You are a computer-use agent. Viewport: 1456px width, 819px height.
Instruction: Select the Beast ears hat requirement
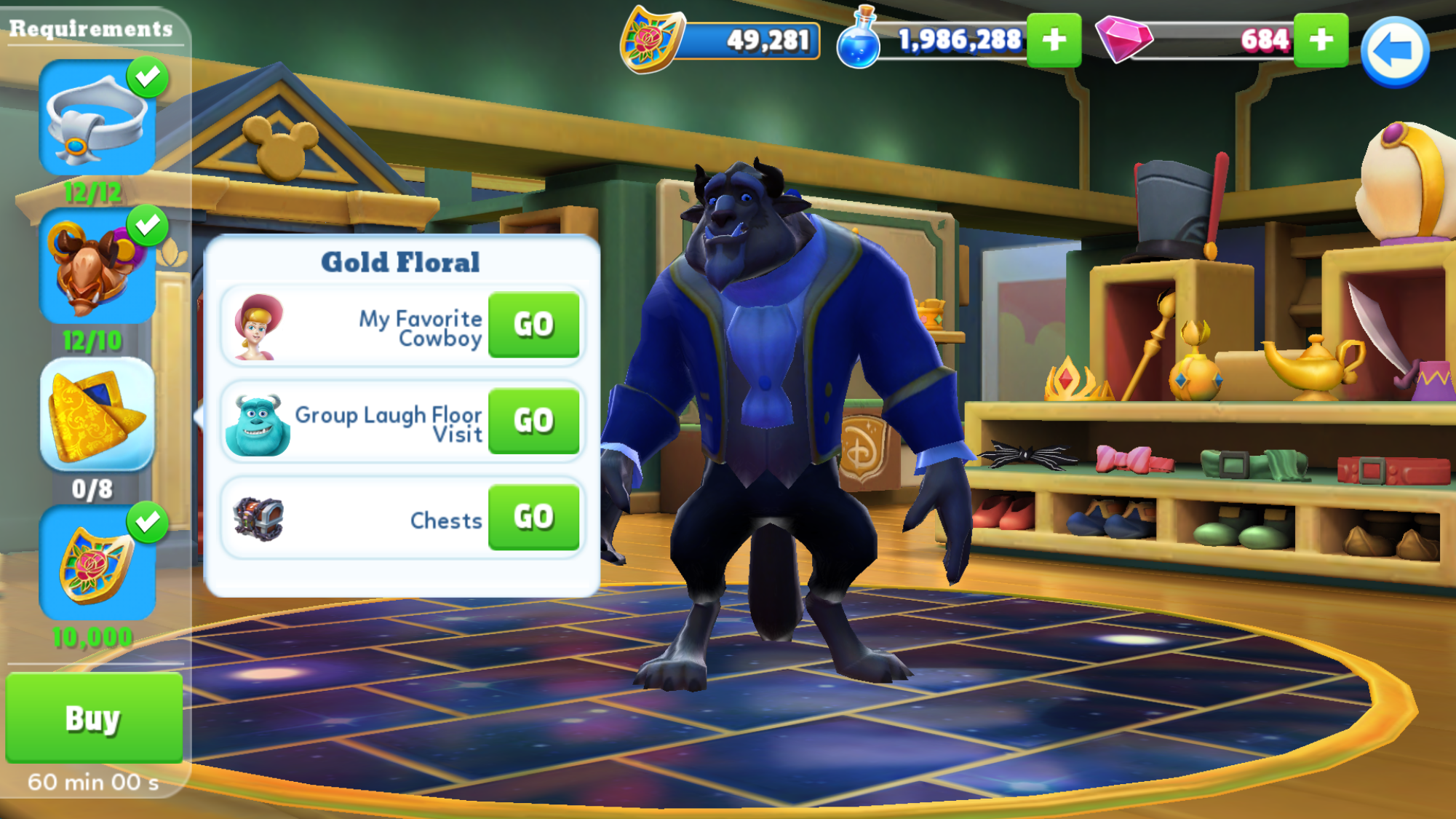tap(97, 266)
